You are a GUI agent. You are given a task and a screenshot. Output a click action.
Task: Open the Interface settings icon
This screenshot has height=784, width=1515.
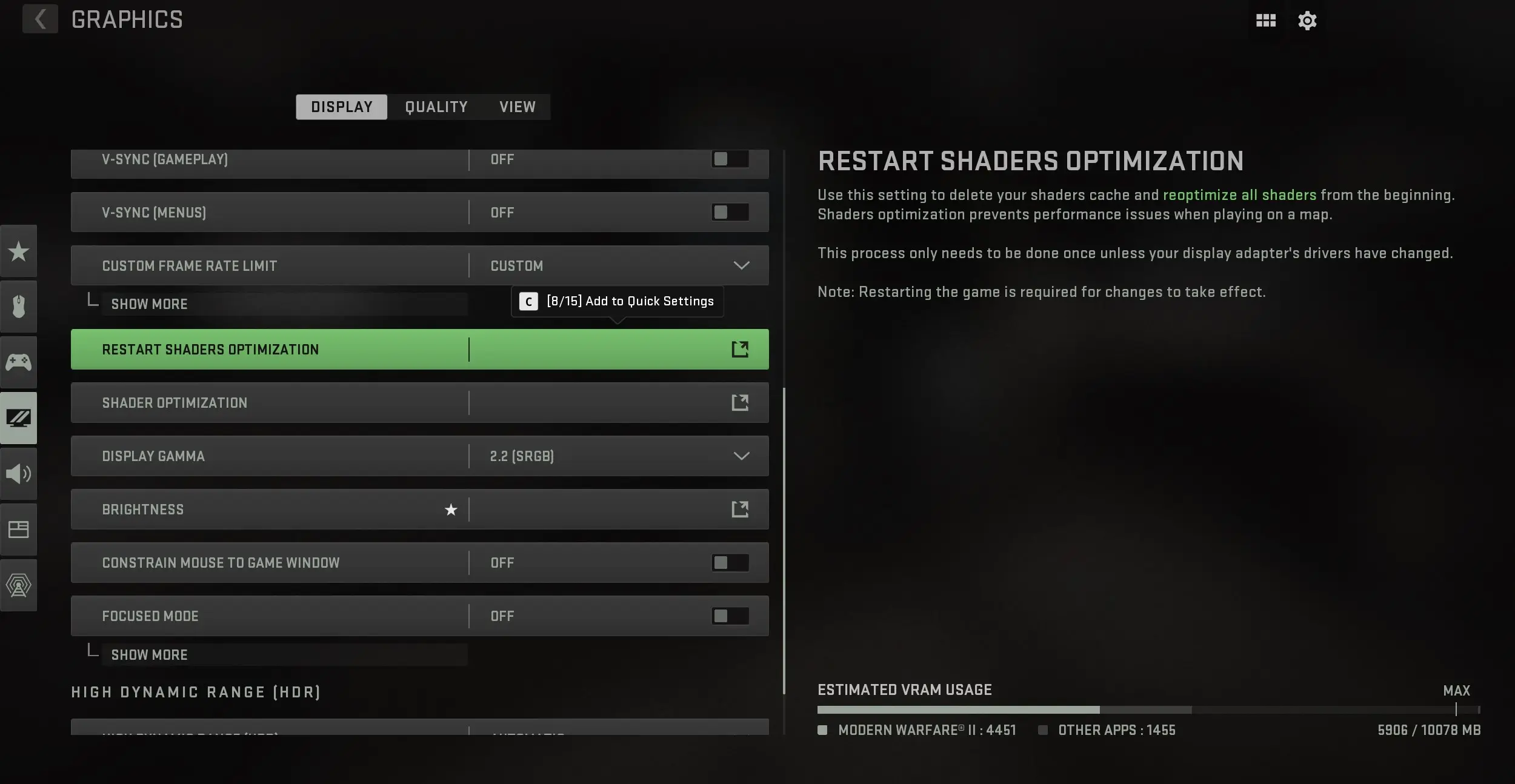[19, 529]
